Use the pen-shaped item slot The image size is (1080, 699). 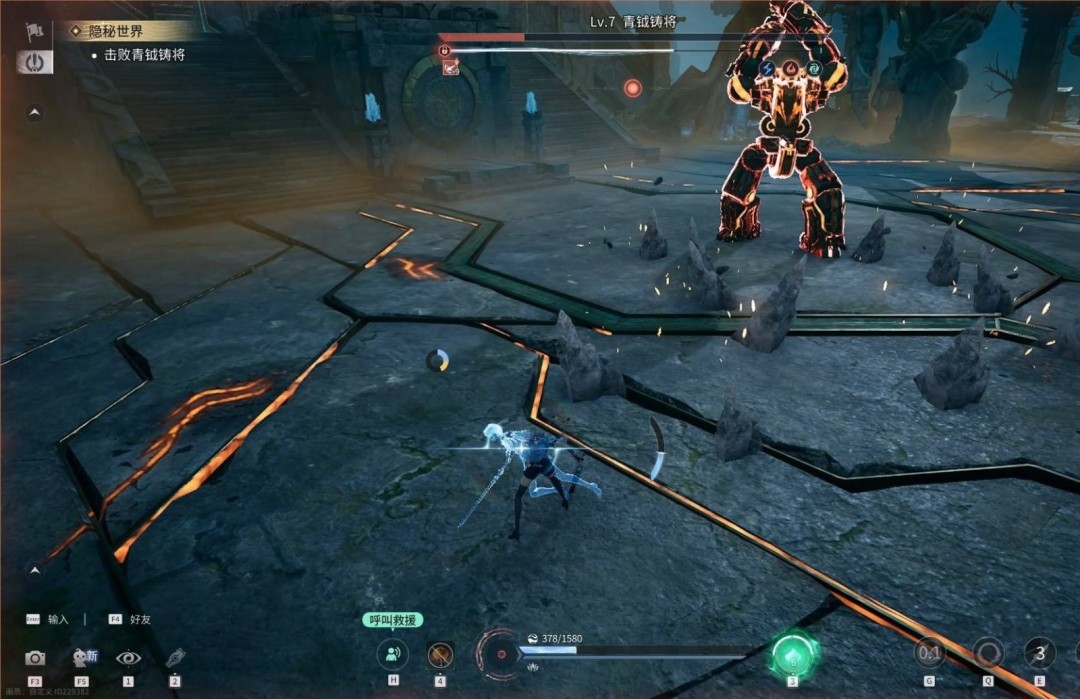175,658
